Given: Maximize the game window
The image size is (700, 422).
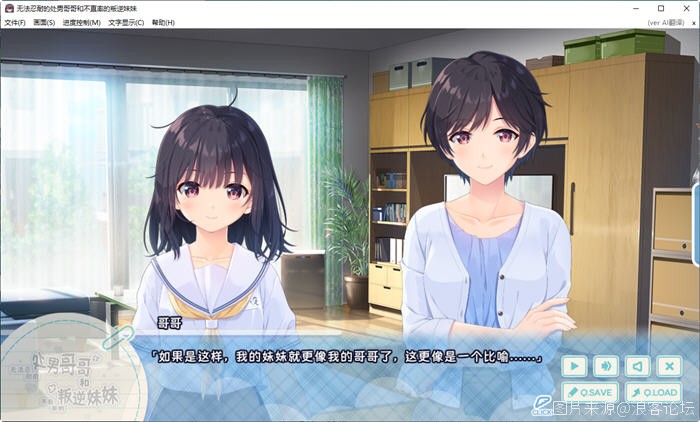Looking at the screenshot, I should [x=661, y=8].
